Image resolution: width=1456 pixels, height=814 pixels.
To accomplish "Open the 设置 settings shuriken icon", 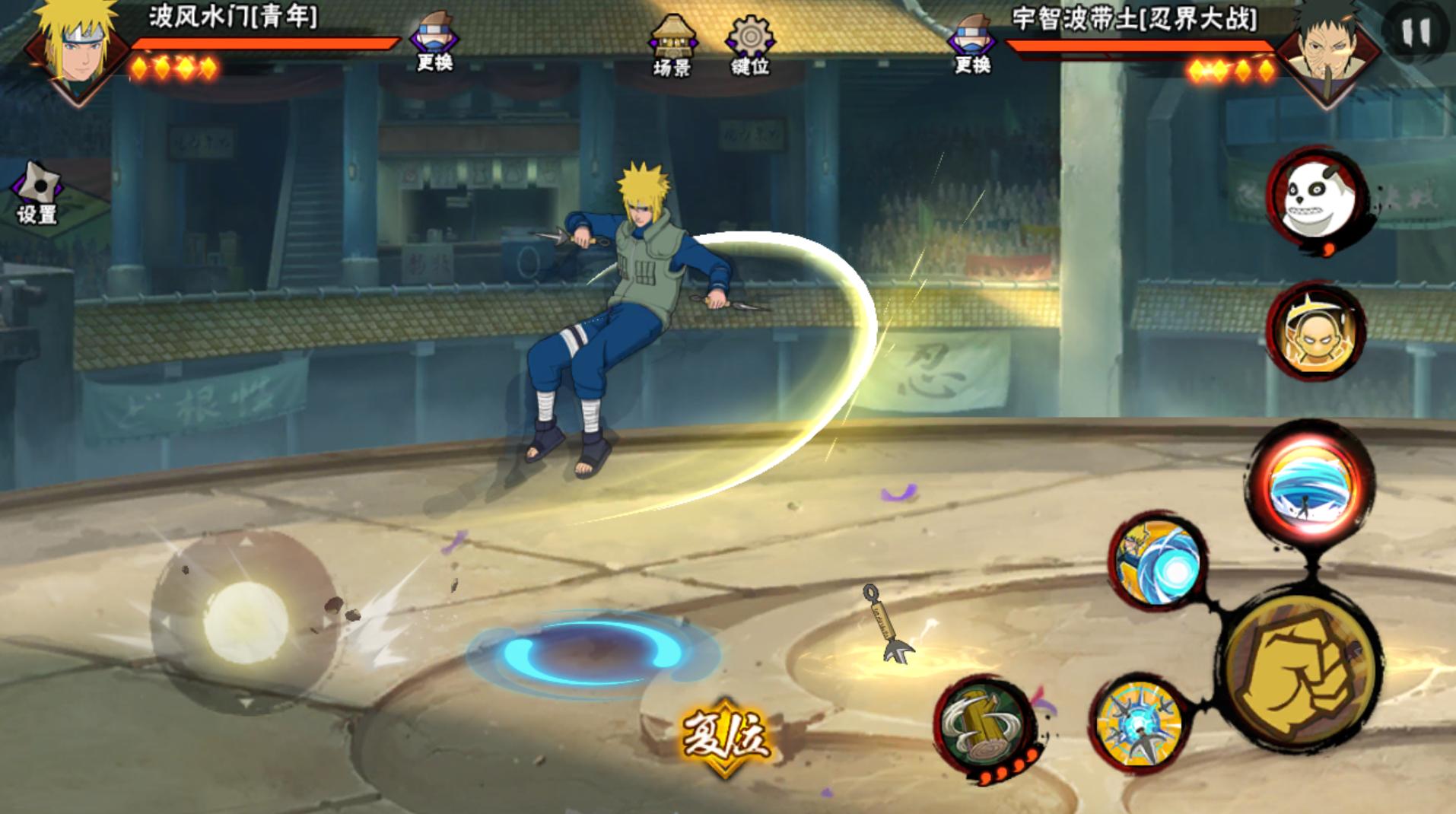I will click(37, 193).
